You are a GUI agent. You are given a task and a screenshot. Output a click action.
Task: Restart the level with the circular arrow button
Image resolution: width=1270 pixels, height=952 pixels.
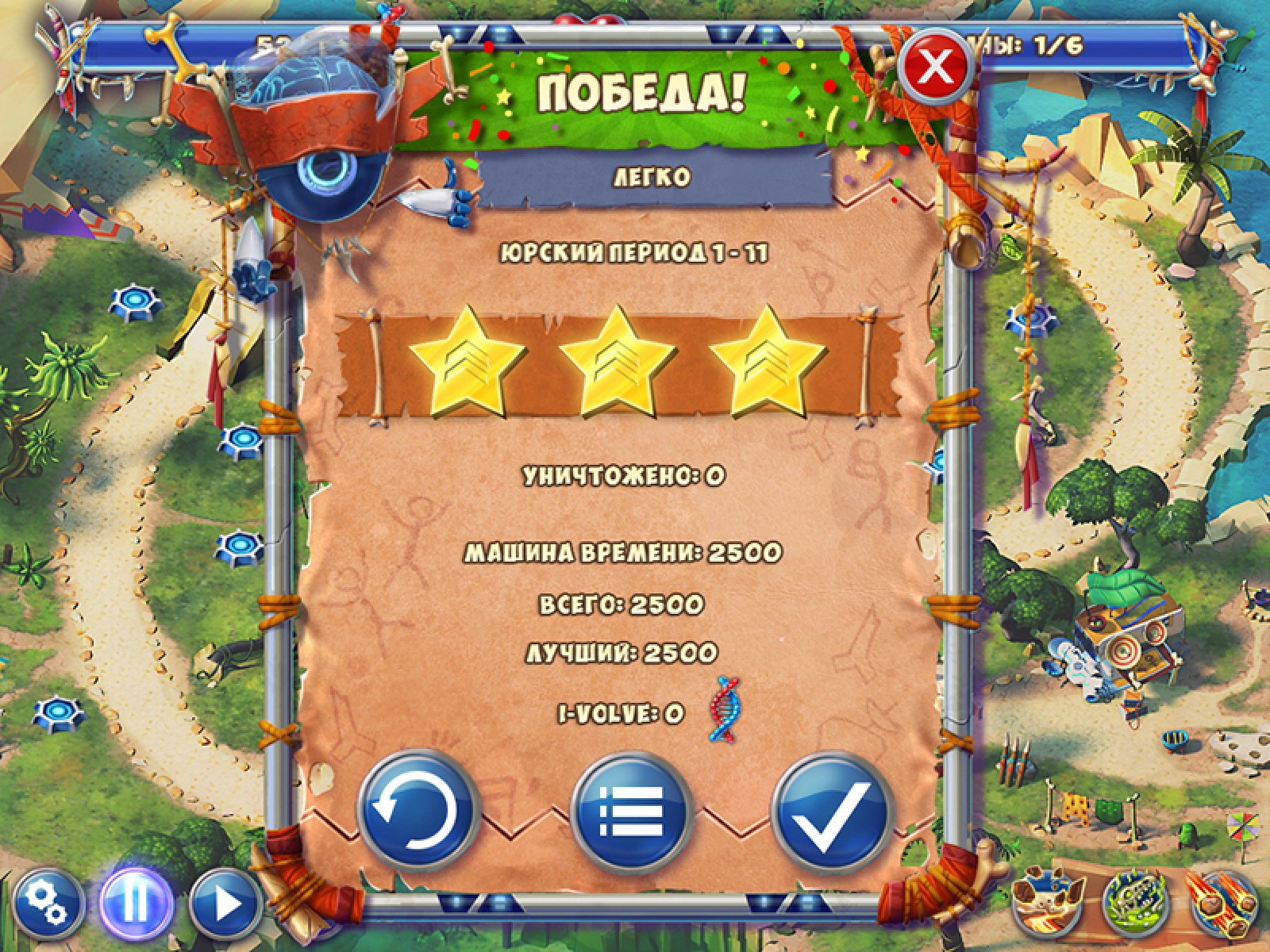[418, 811]
